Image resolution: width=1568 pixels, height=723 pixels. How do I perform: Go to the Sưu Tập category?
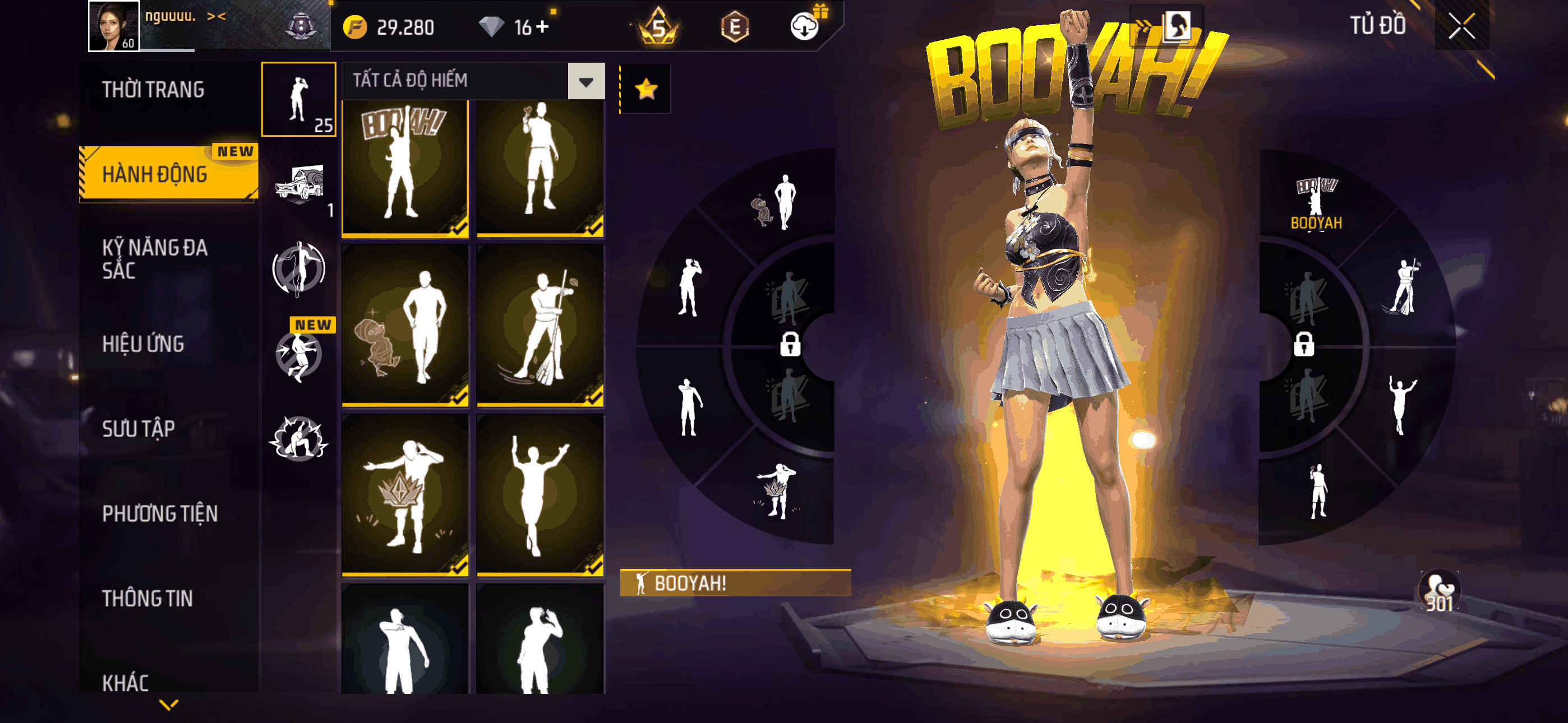click(x=139, y=428)
